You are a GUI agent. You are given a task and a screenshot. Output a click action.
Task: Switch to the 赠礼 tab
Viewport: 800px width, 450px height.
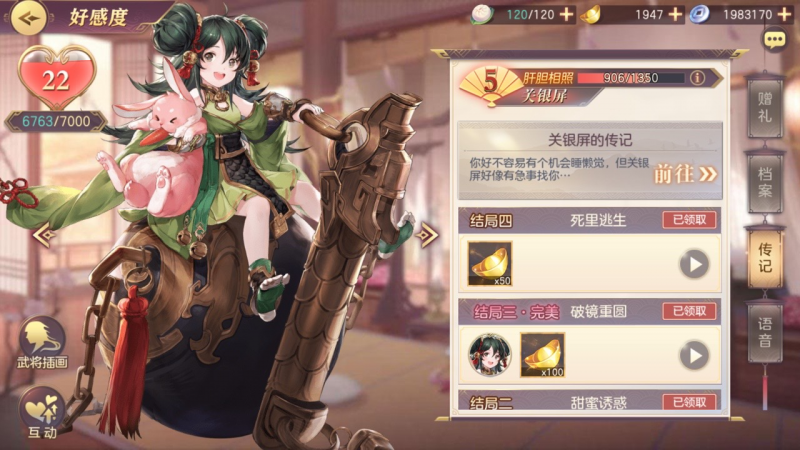765,108
